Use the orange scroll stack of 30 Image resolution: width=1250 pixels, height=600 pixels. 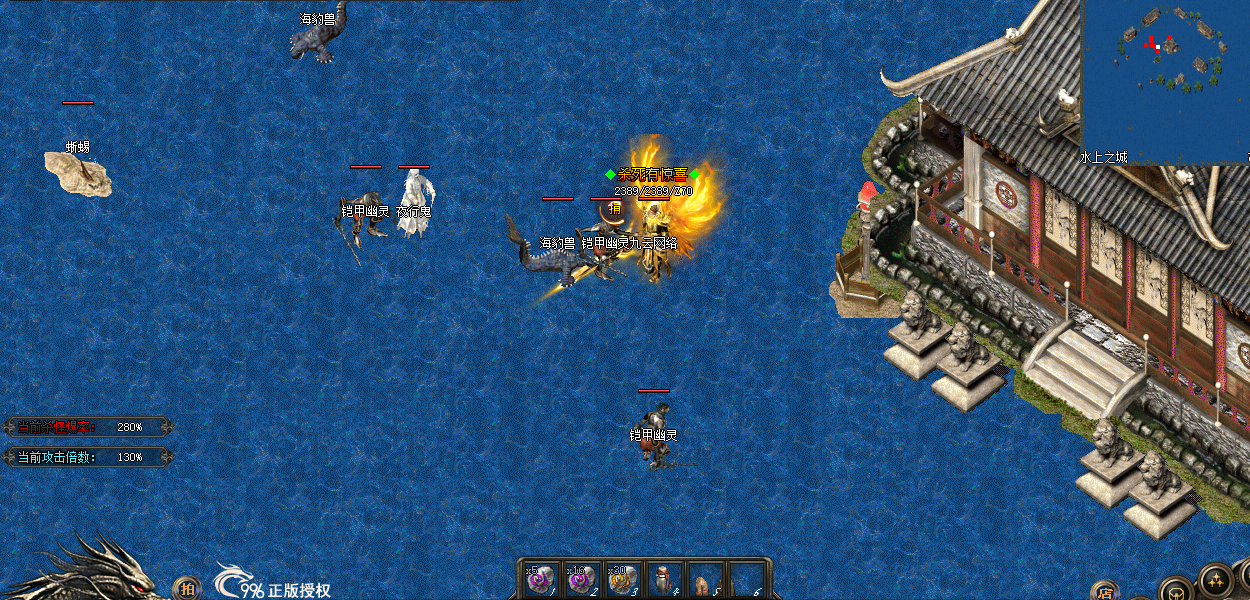coord(622,580)
